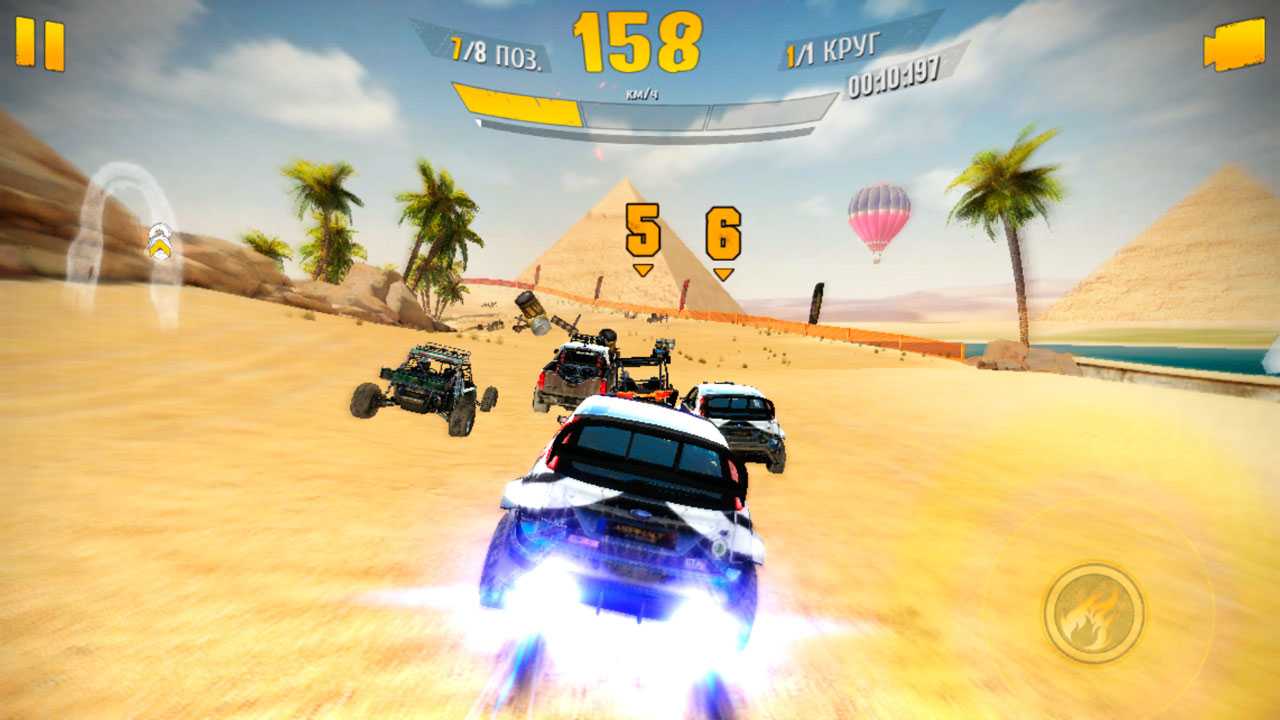
Task: Activate the nitro flame boost
Action: point(1094,612)
